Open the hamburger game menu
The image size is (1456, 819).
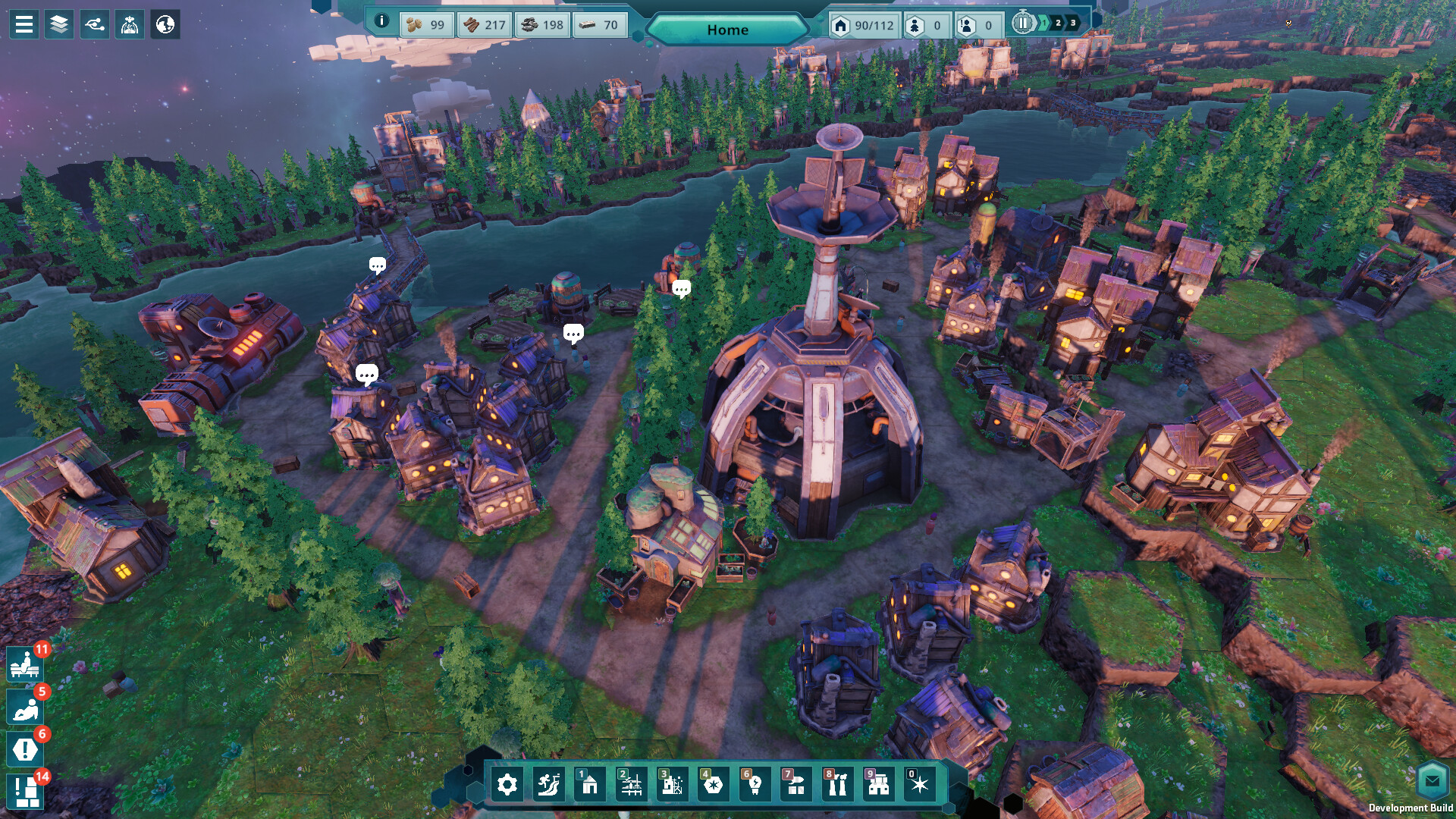tap(25, 24)
